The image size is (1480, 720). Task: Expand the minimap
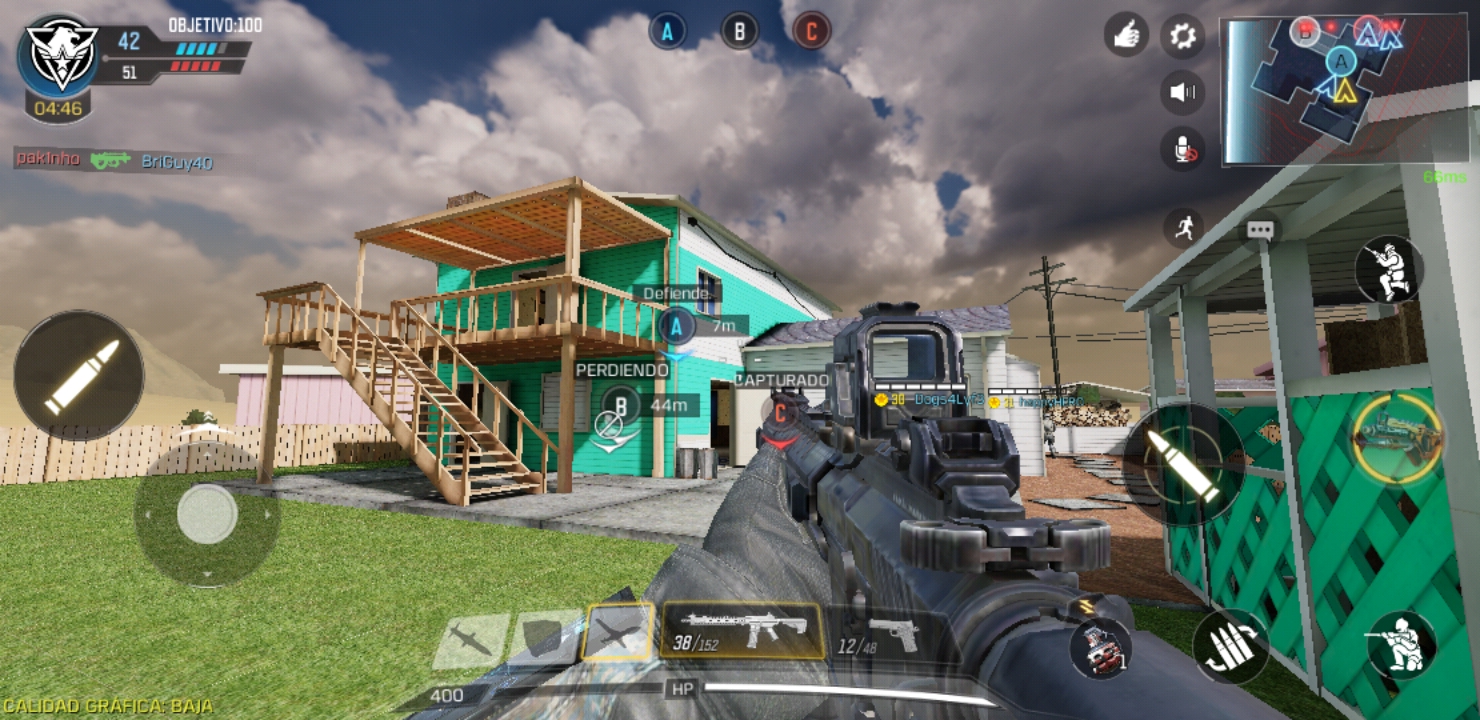[1316, 90]
